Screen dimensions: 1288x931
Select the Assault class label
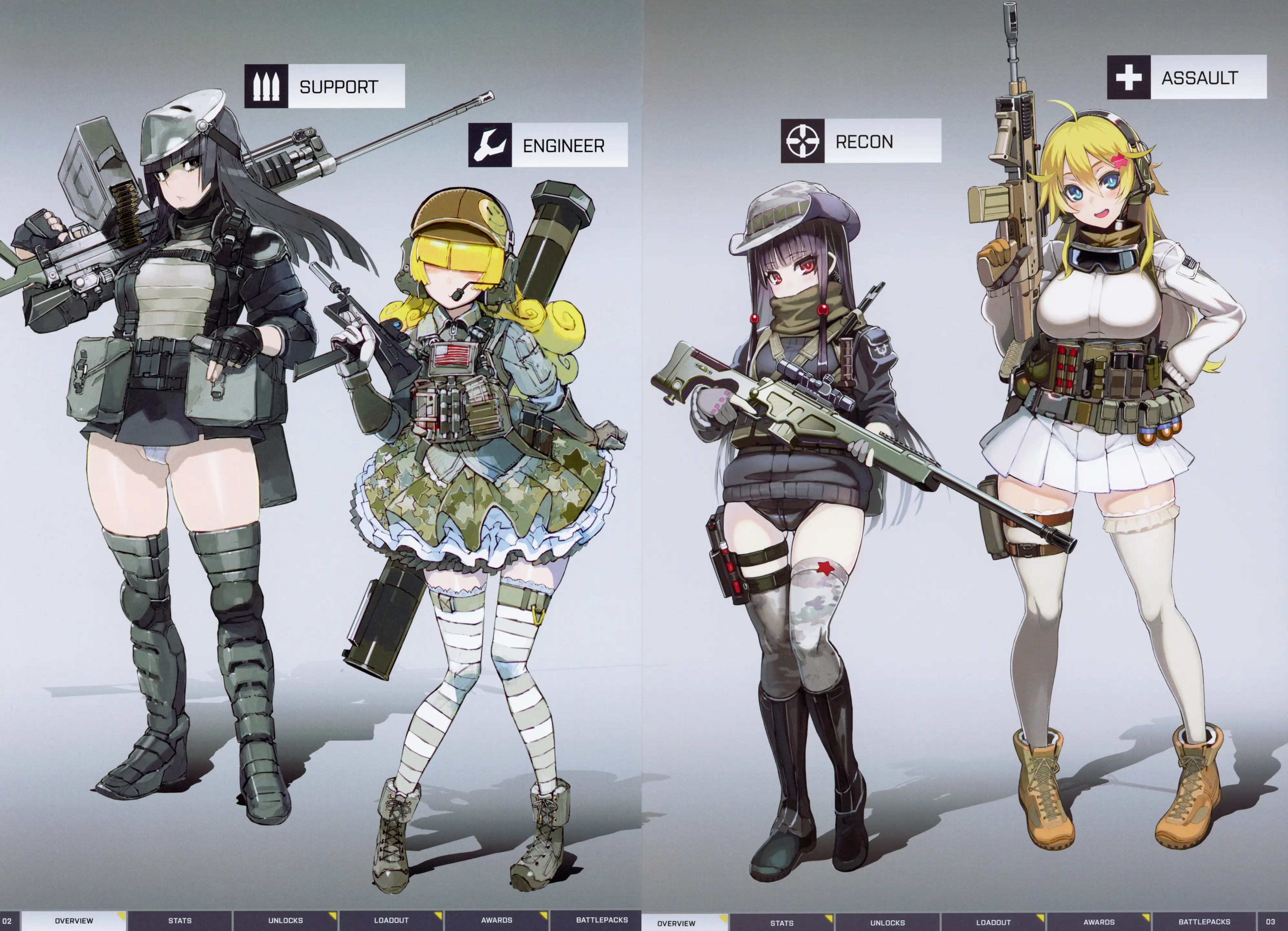click(x=1199, y=78)
